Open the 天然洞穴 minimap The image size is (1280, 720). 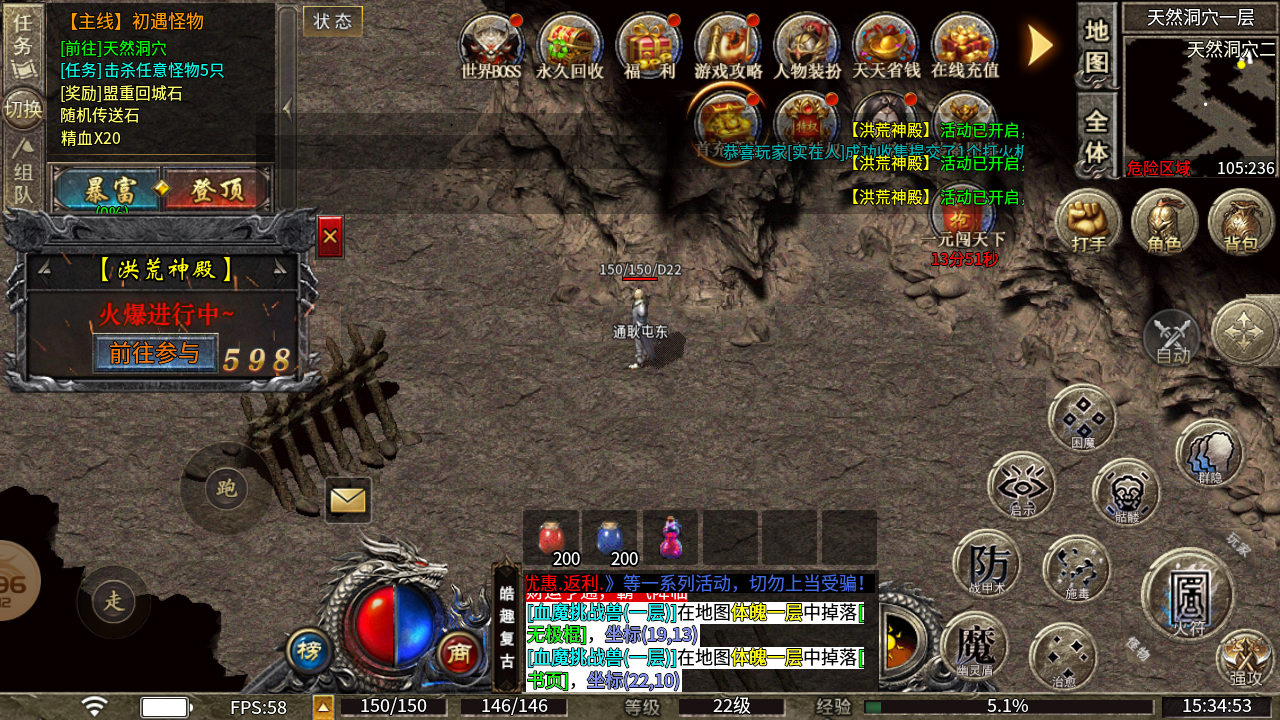point(1199,106)
